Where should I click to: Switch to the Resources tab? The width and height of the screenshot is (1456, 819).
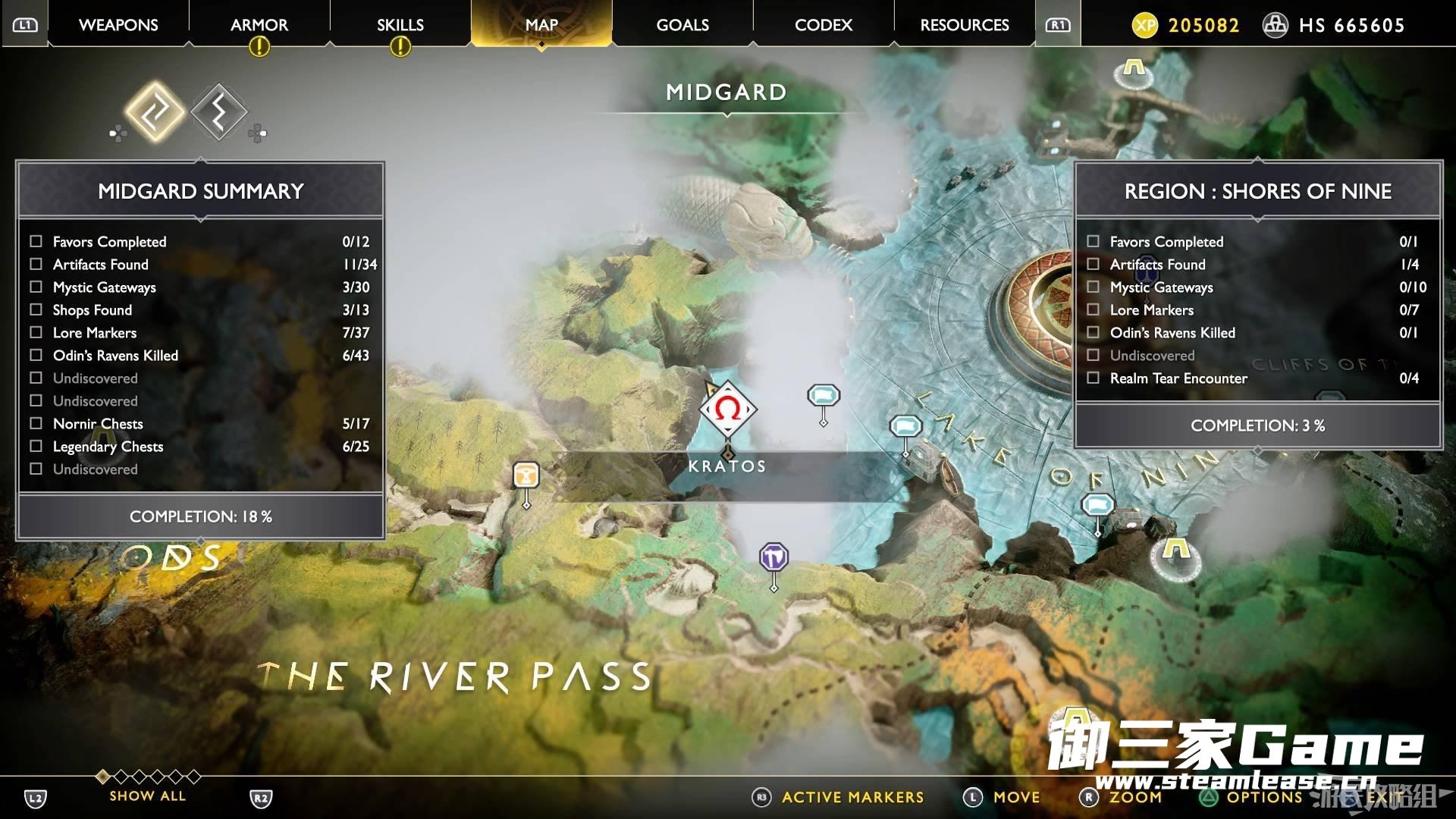[x=965, y=25]
